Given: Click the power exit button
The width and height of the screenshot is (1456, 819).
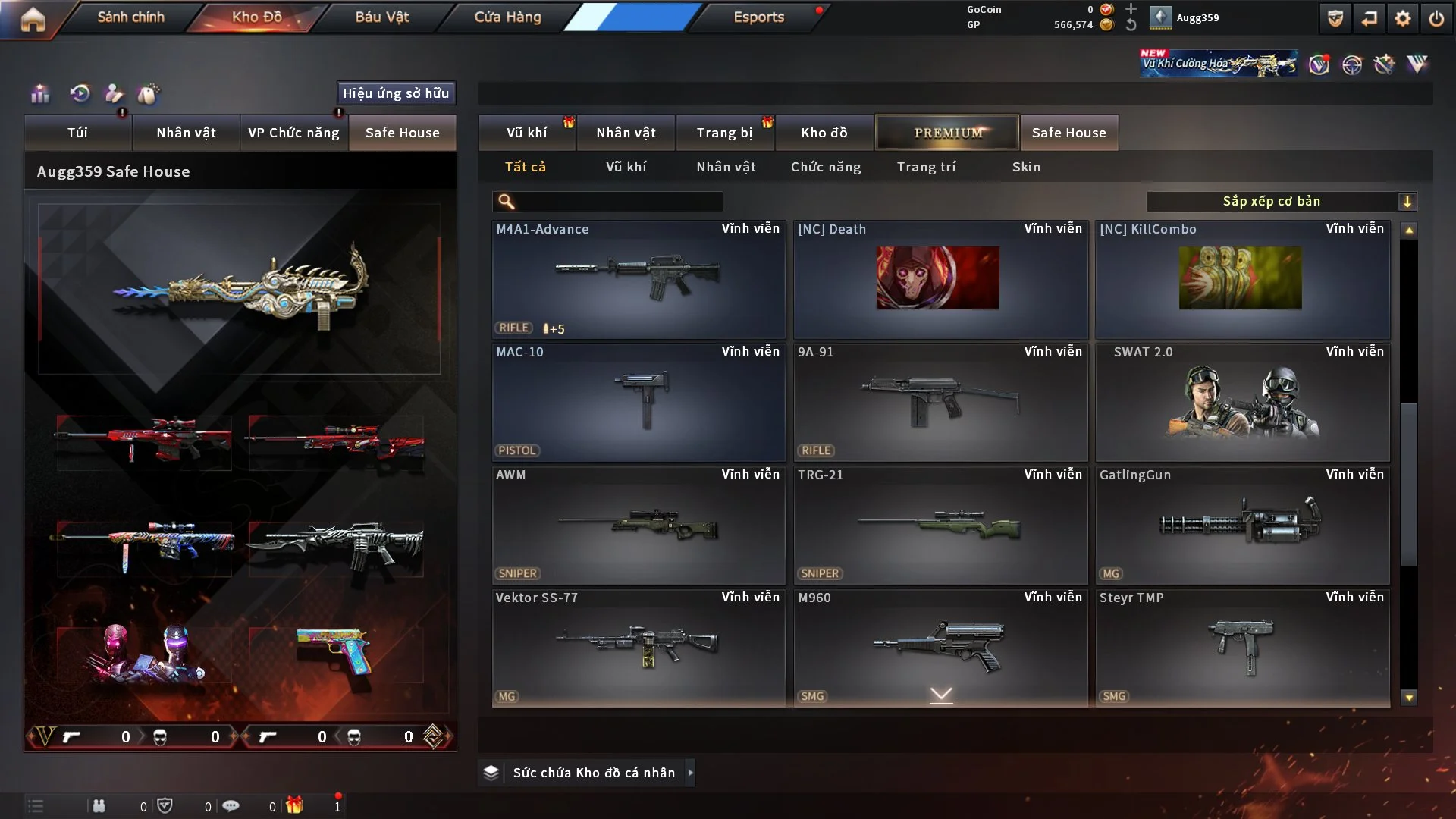Looking at the screenshot, I should tap(1436, 18).
